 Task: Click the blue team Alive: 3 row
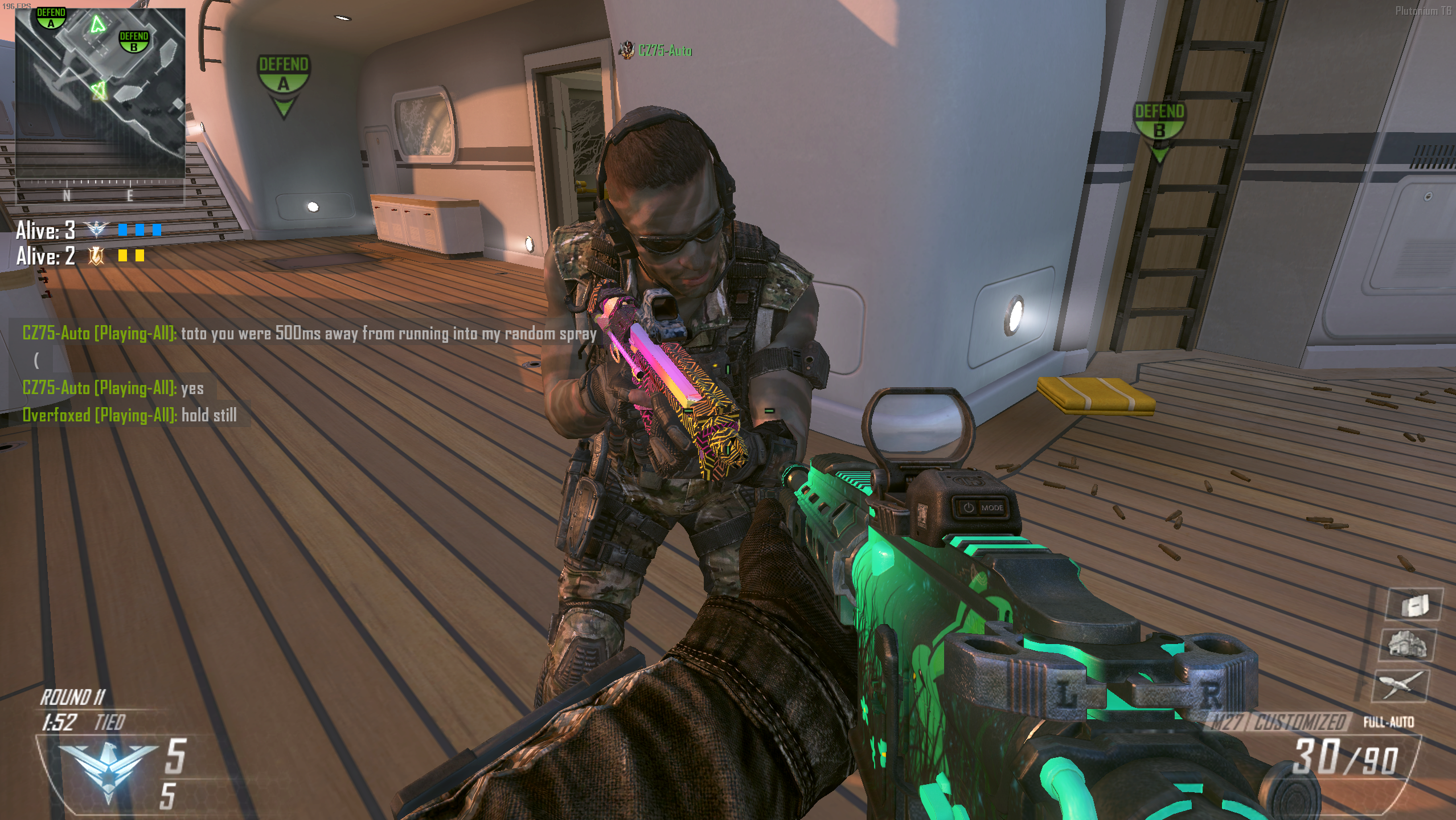coord(88,230)
